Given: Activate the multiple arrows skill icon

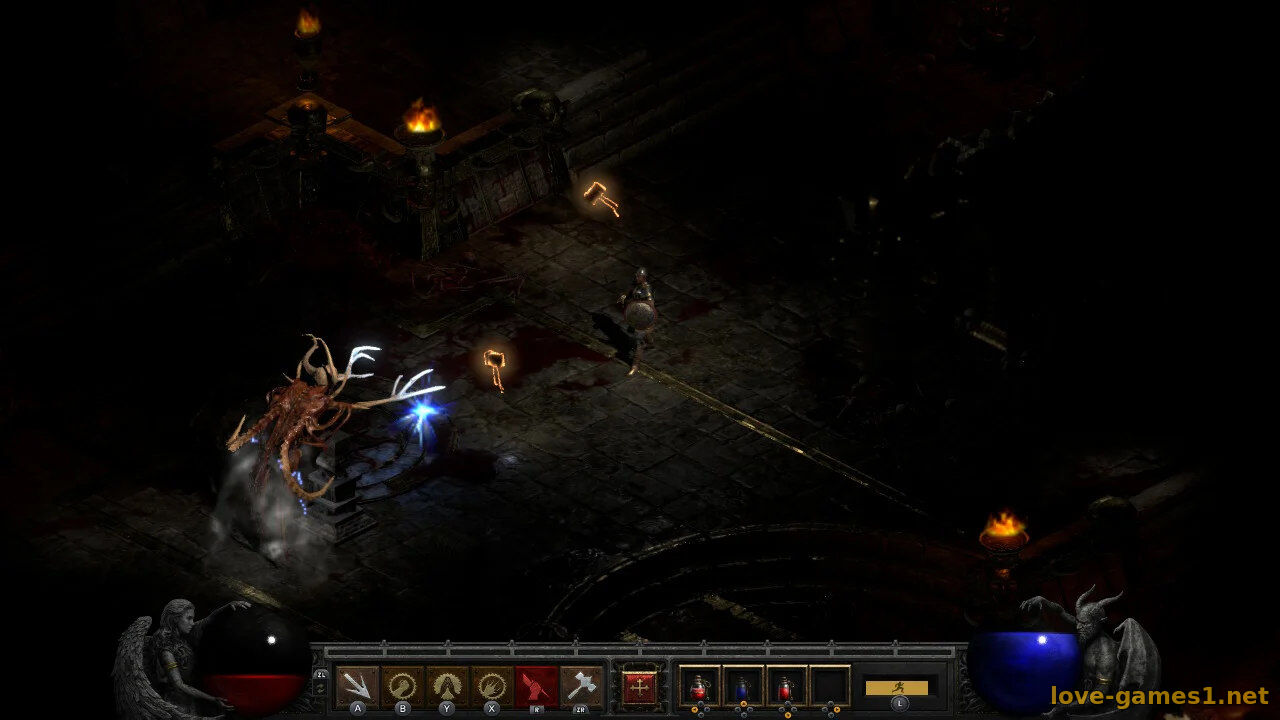Looking at the screenshot, I should pos(357,686).
